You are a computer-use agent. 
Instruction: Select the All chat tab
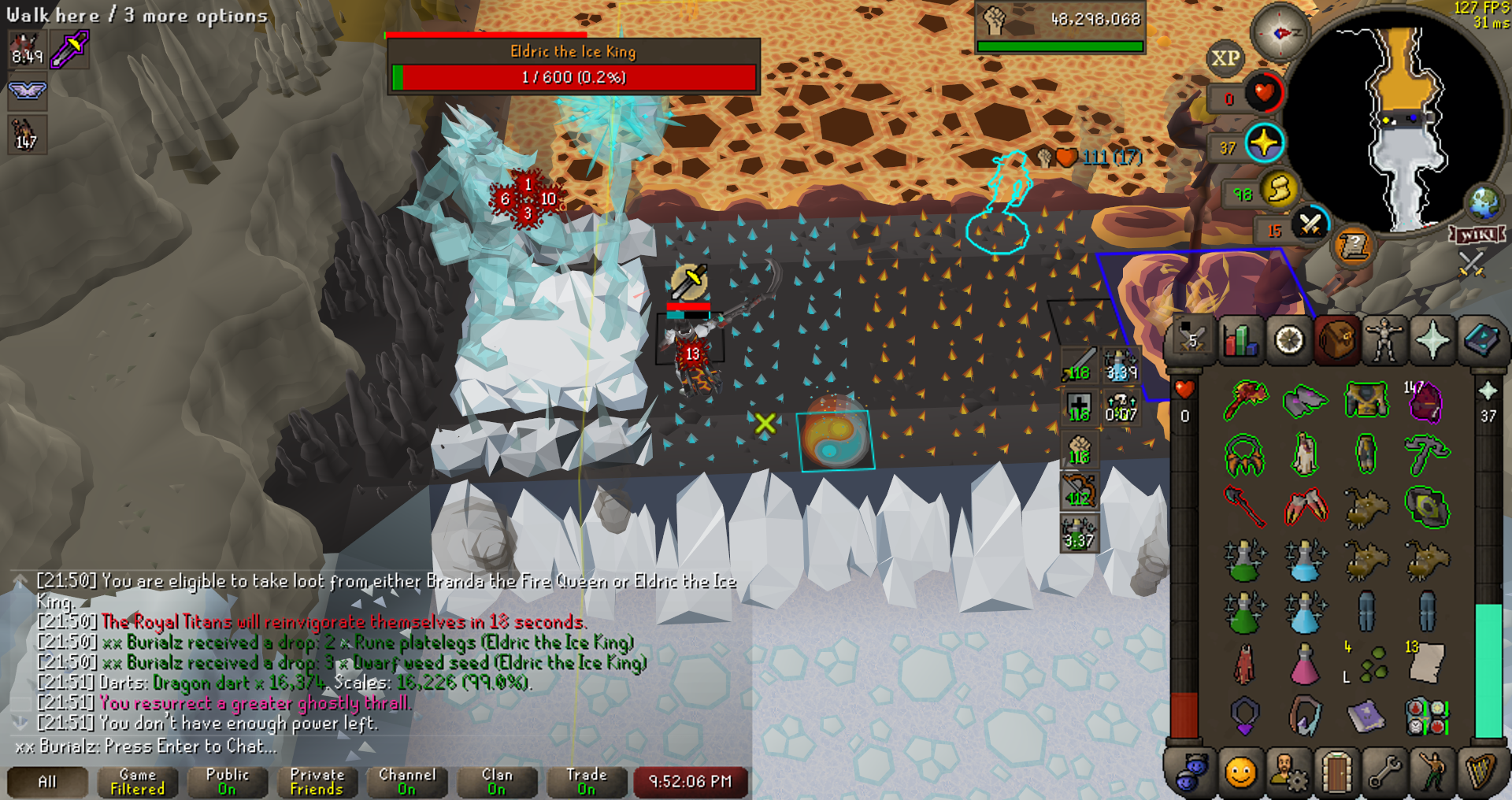(47, 782)
